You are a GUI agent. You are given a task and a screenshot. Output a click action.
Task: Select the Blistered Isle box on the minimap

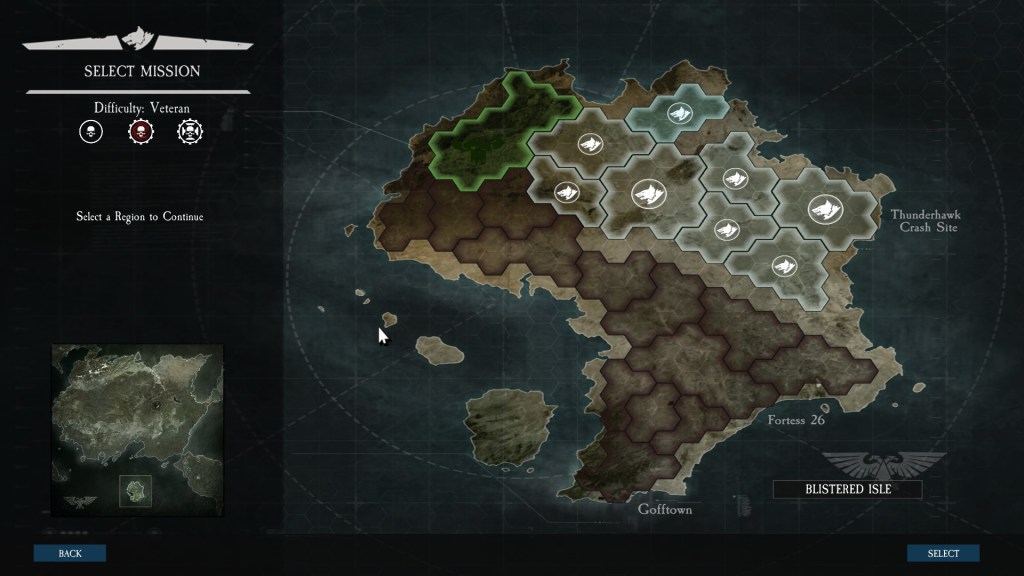click(x=135, y=490)
